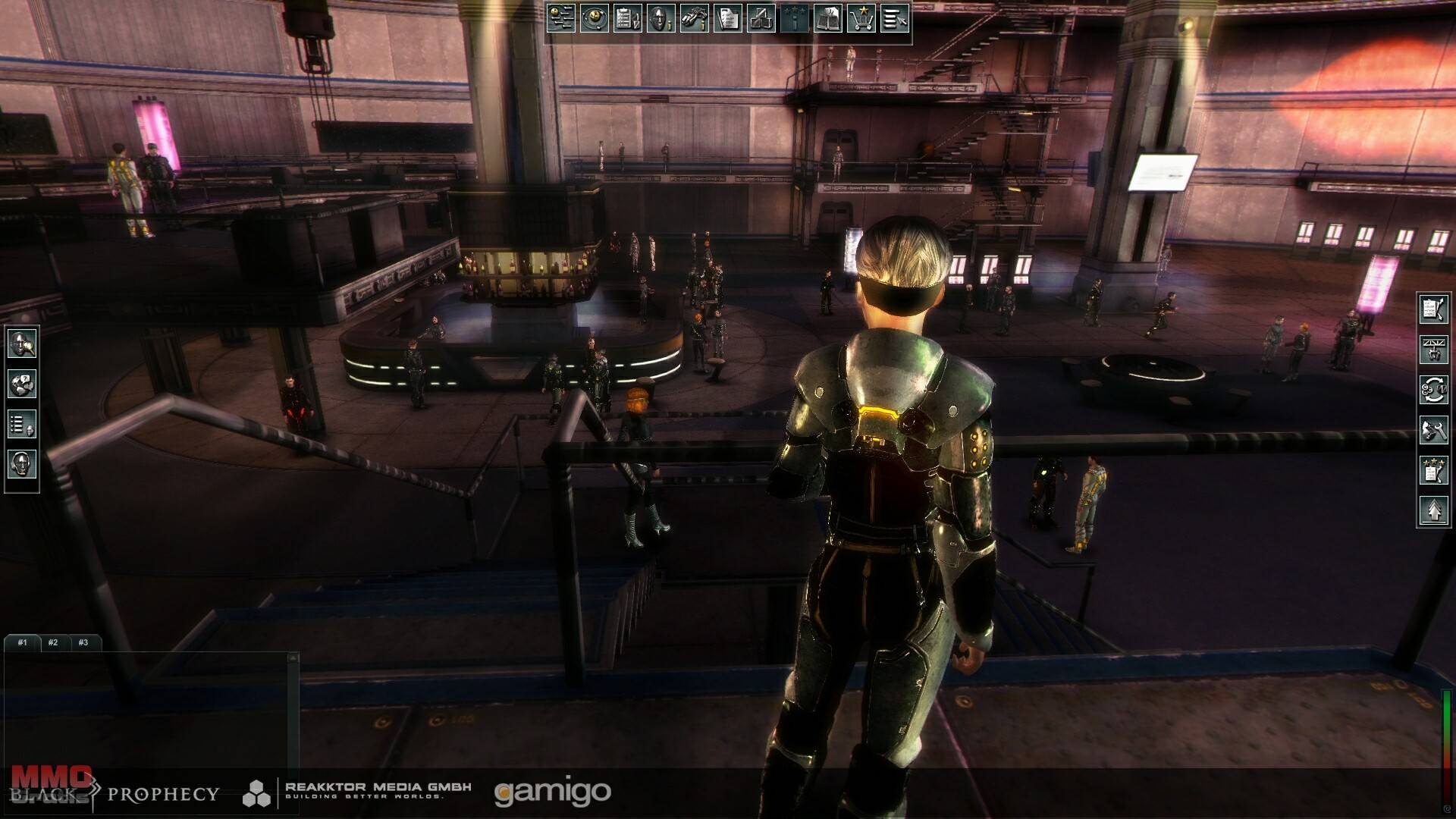This screenshot has height=819, width=1456.
Task: Open the shopping cart with star icon
Action: pyautogui.click(x=861, y=18)
